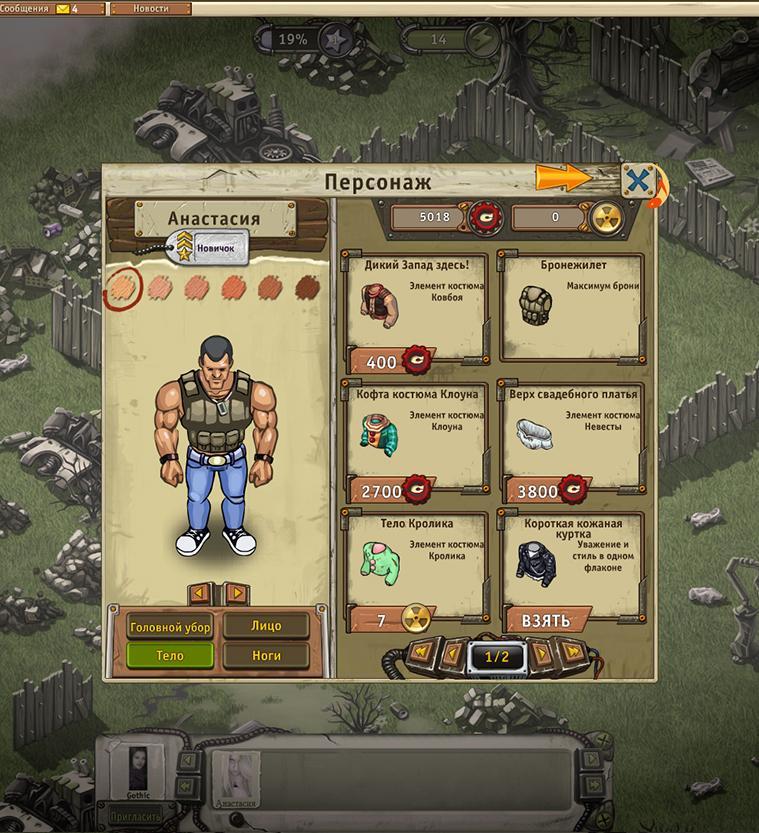This screenshot has width=759, height=833.
Task: Select the Тело category
Action: [x=169, y=656]
